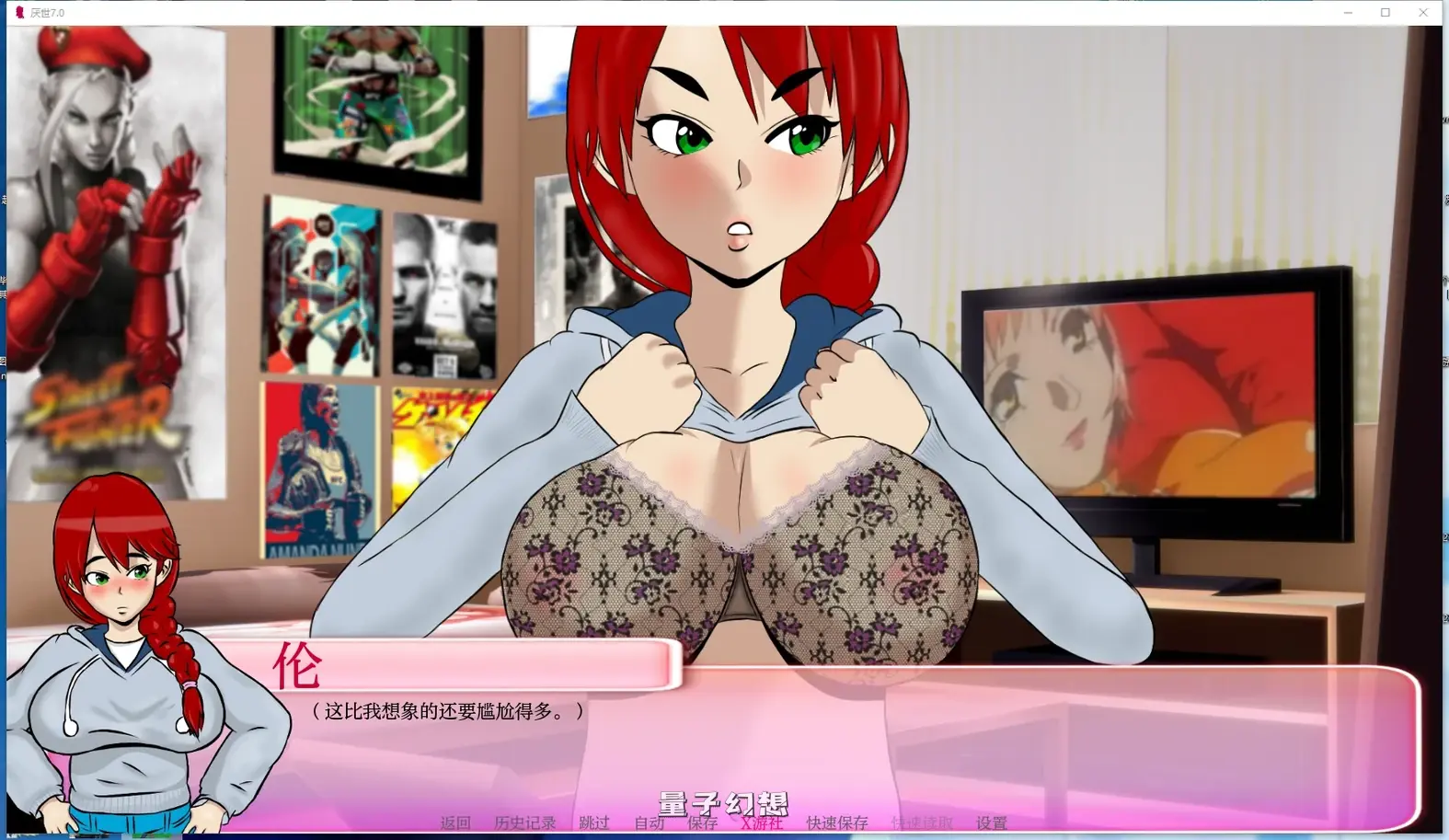The width and height of the screenshot is (1449, 840).
Task: Click 返回 to go back
Action: point(454,823)
